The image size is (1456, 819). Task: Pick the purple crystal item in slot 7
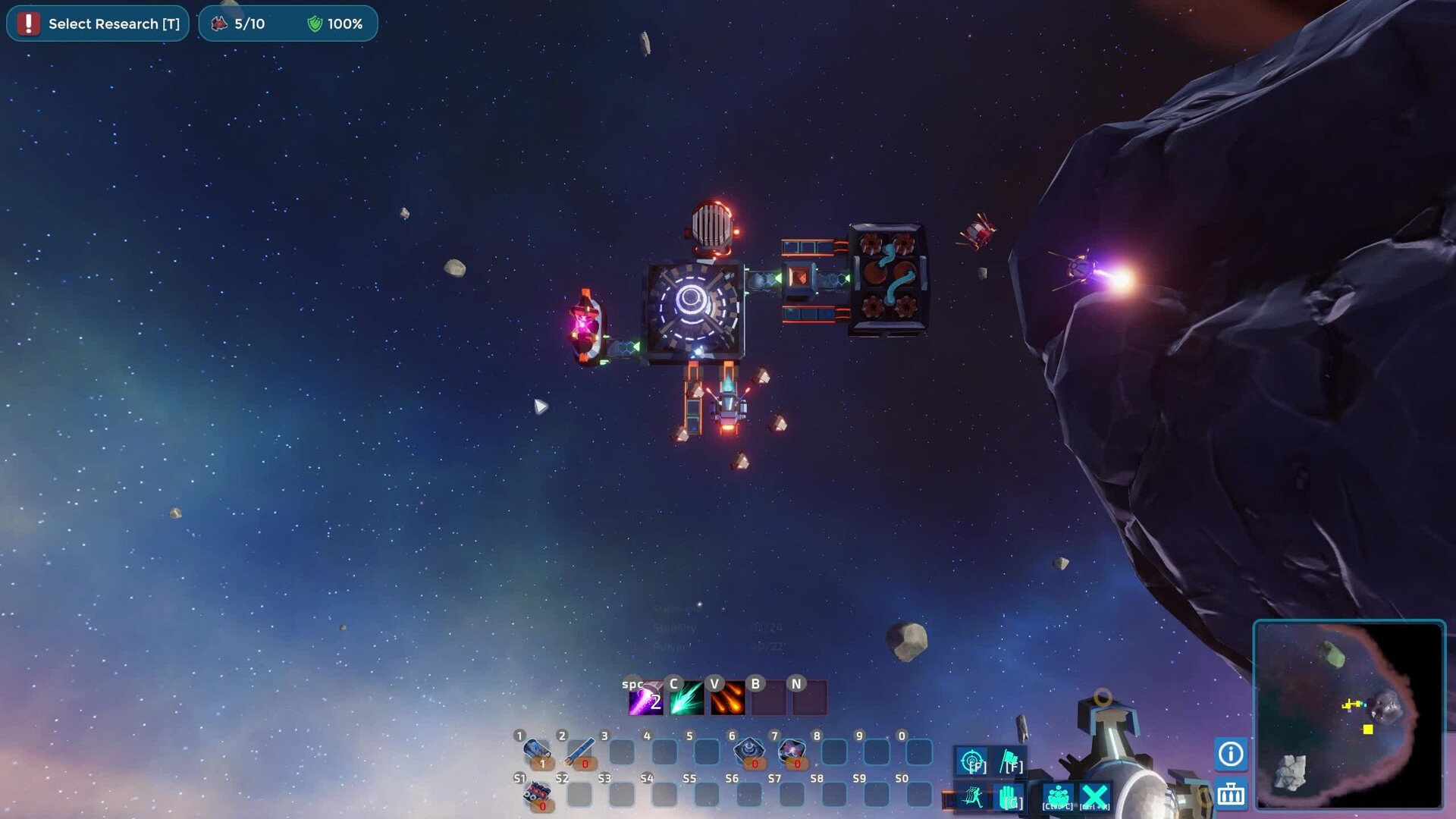pyautogui.click(x=792, y=752)
